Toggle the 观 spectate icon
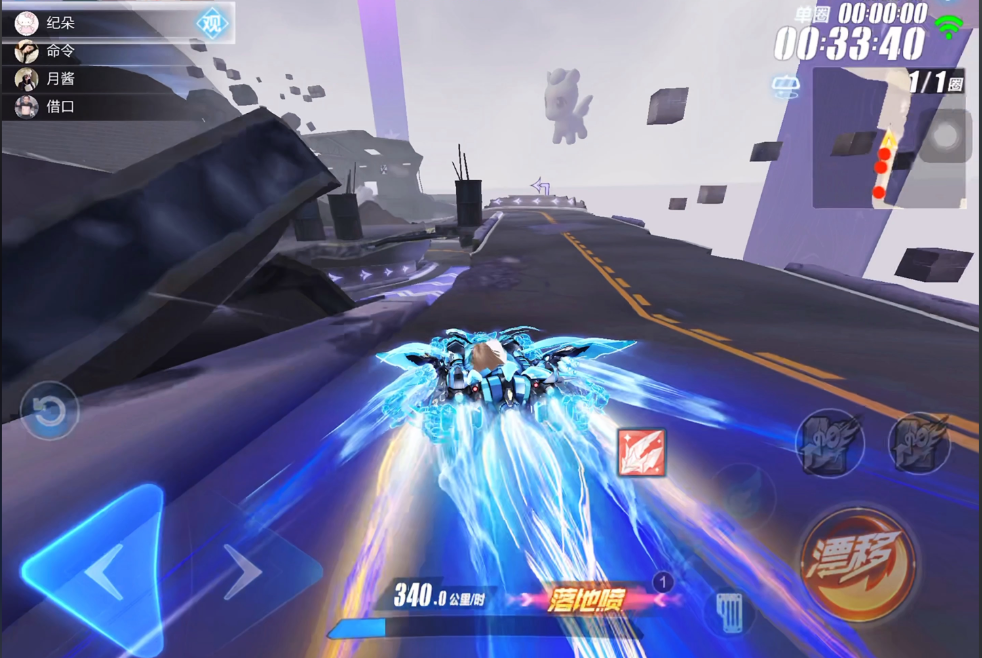 211,24
